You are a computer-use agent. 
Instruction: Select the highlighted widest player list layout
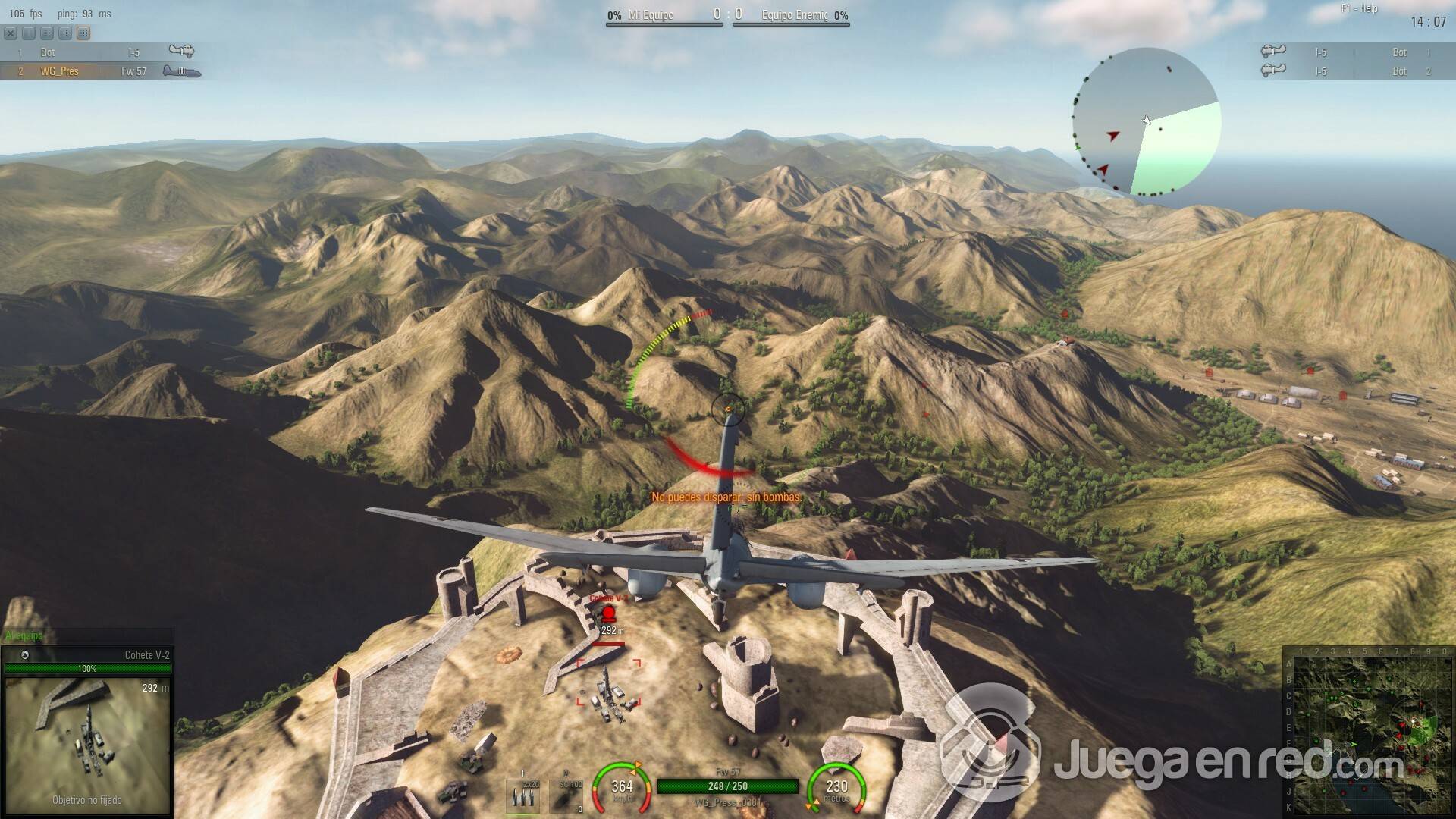83,33
